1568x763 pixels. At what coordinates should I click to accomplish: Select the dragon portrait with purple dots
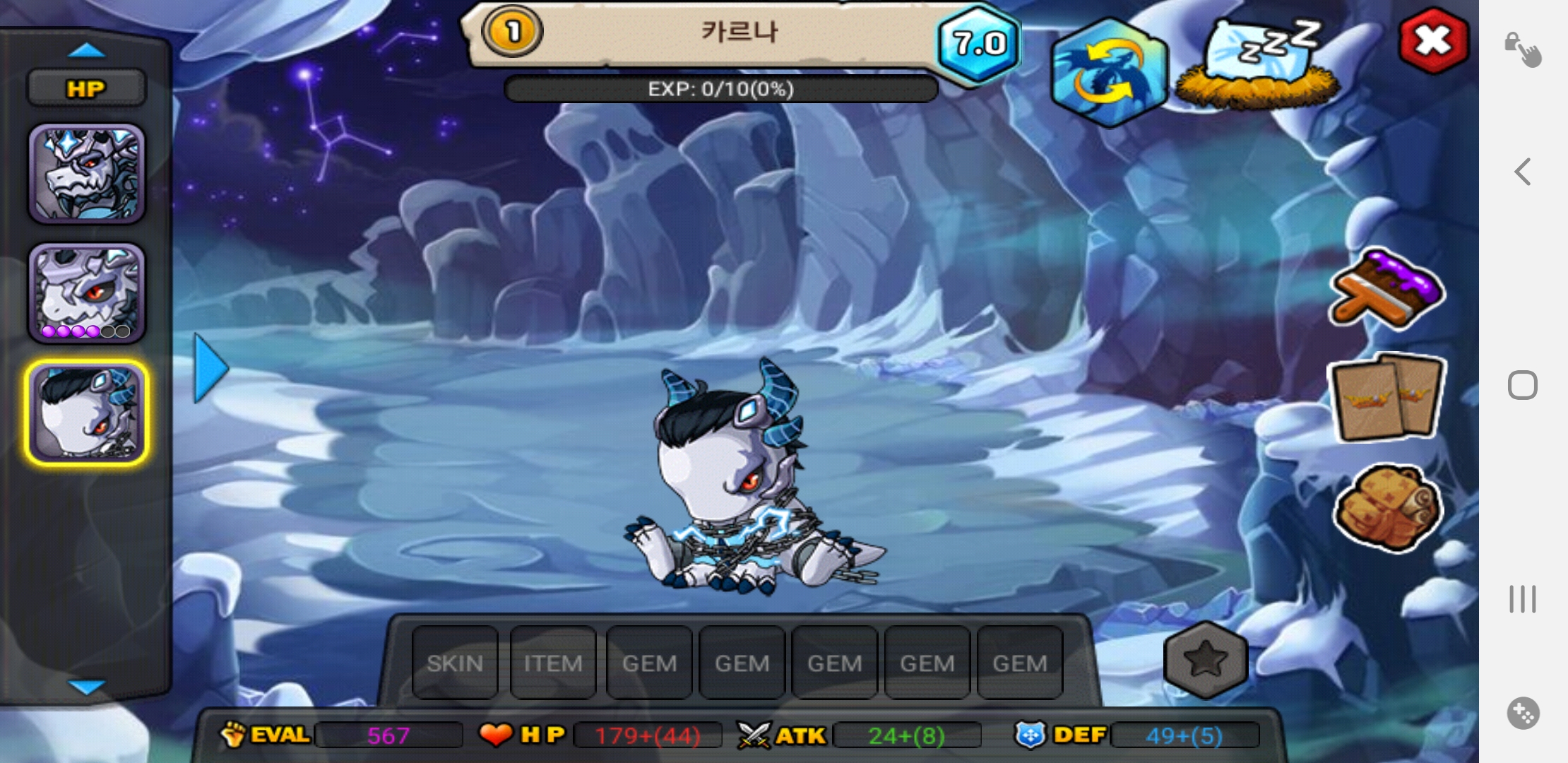(x=86, y=293)
